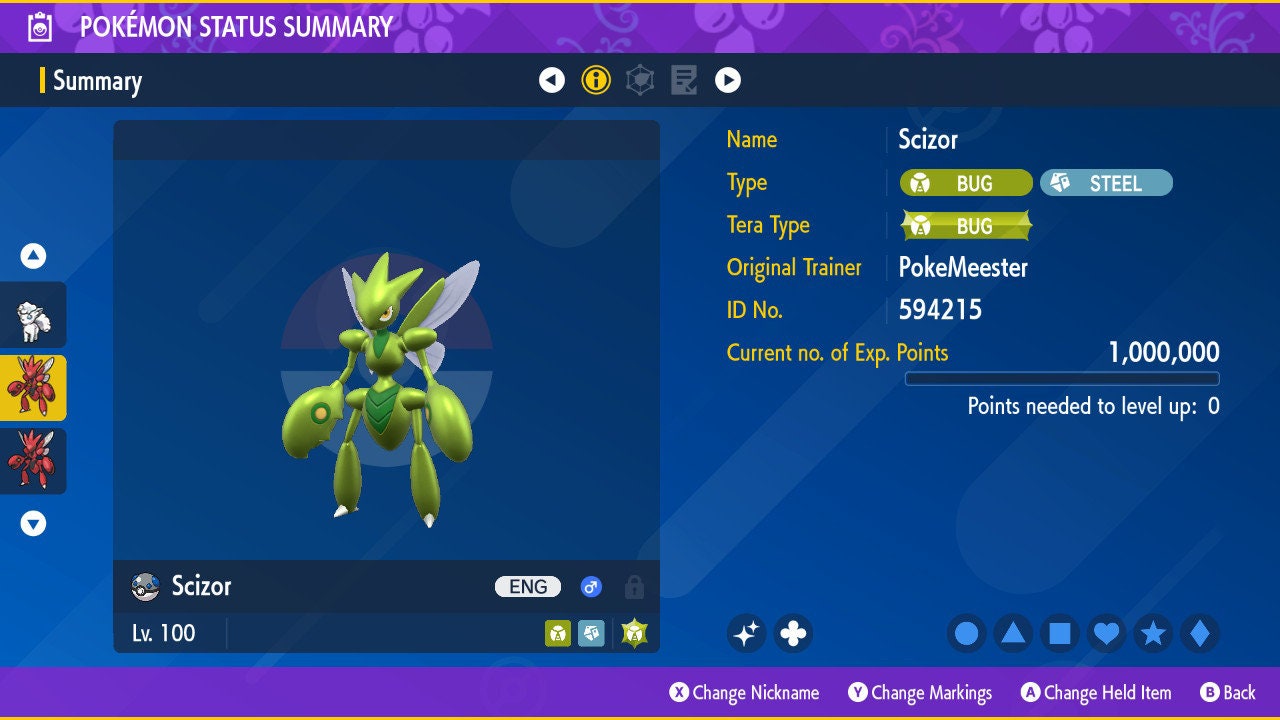The image size is (1280, 720).
Task: Click the down arrow below the party list
Action: coord(33,523)
